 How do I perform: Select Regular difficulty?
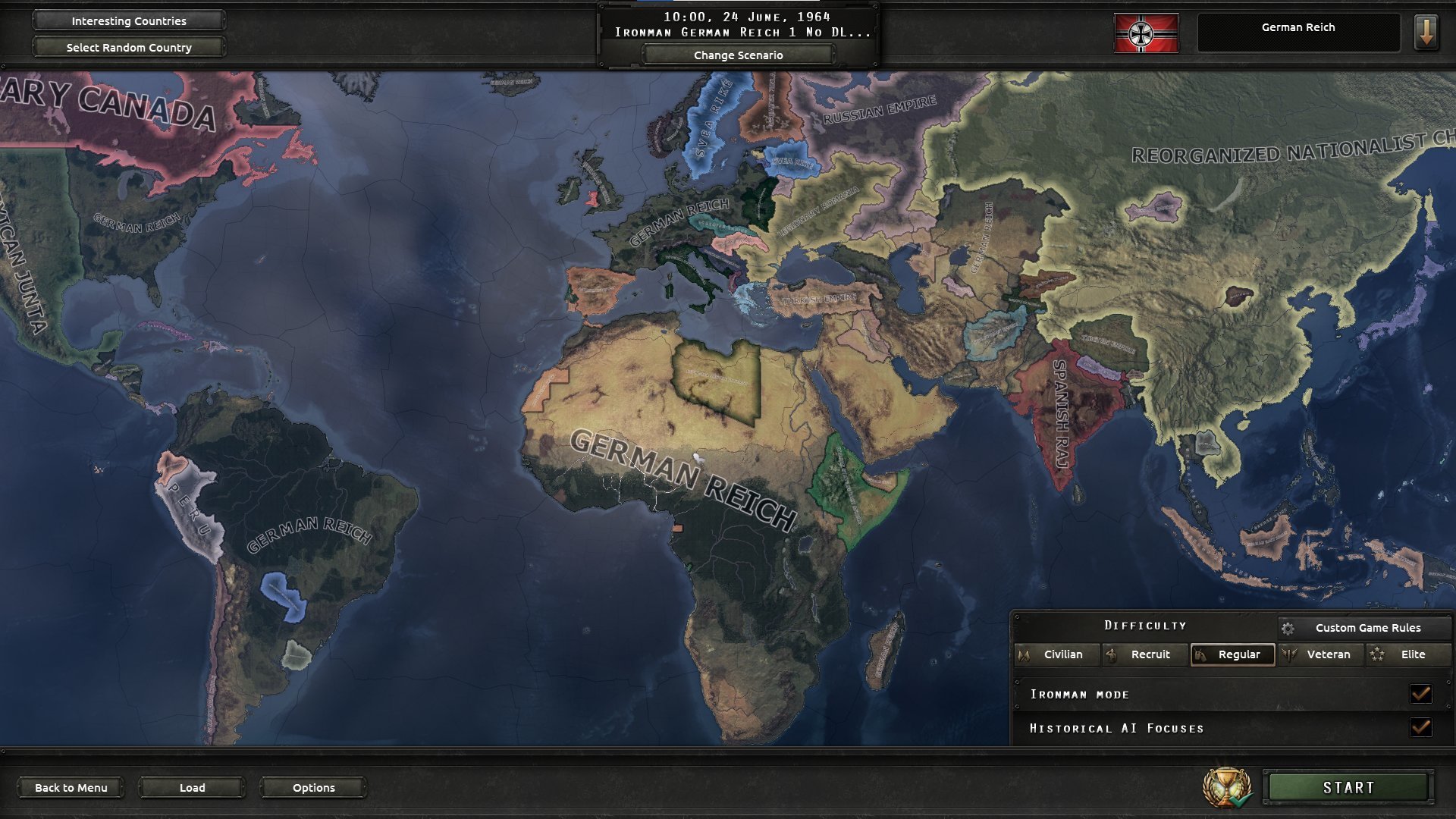tap(1233, 654)
